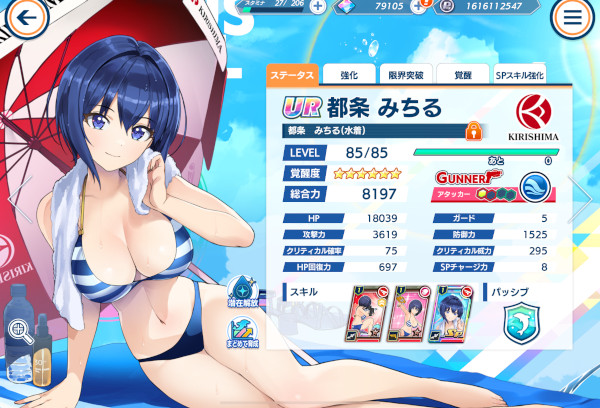This screenshot has width=600, height=408.
Task: Toggle the orange lock icon
Action: (475, 130)
